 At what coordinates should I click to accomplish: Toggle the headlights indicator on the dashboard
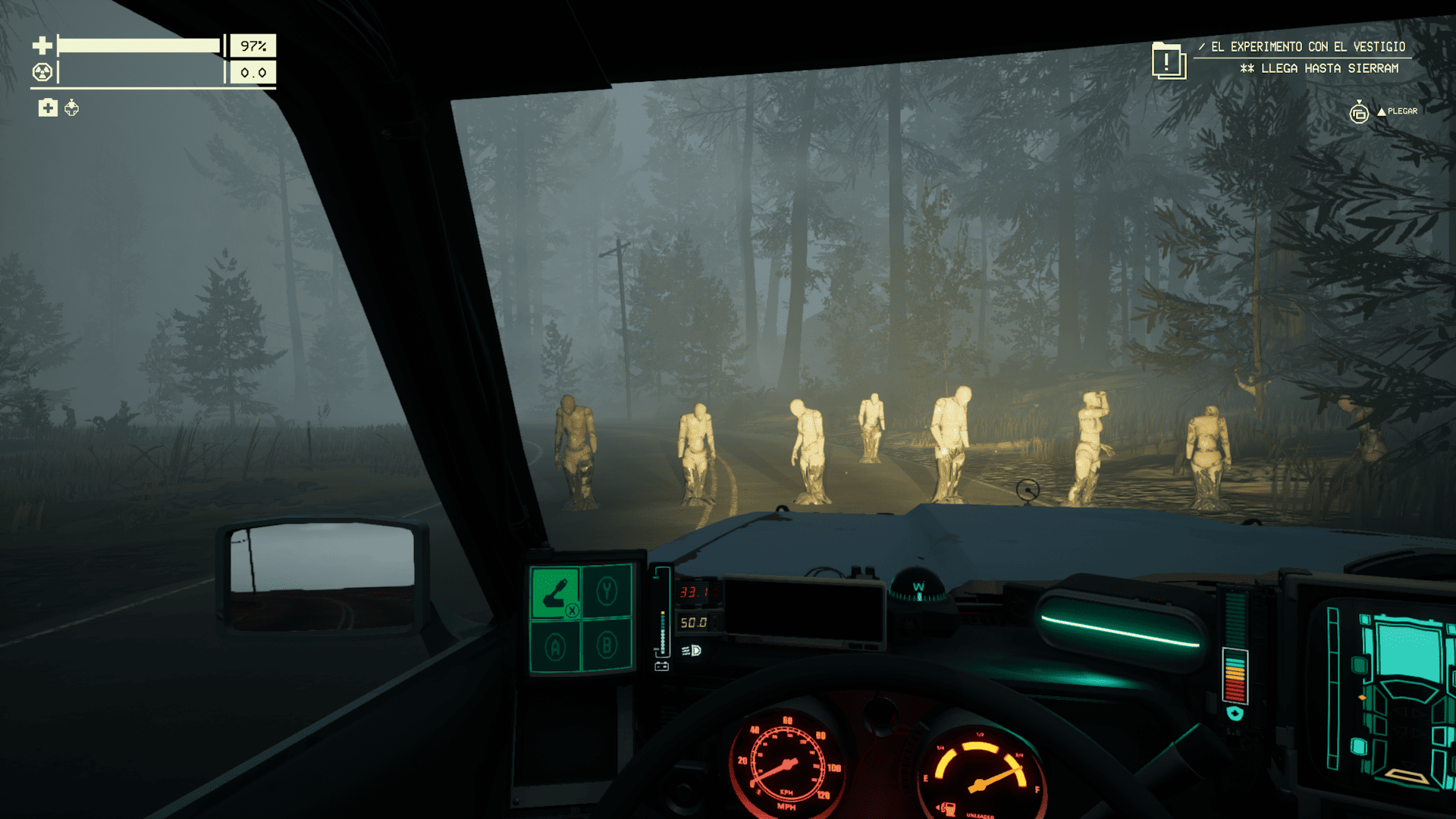pyautogui.click(x=692, y=651)
